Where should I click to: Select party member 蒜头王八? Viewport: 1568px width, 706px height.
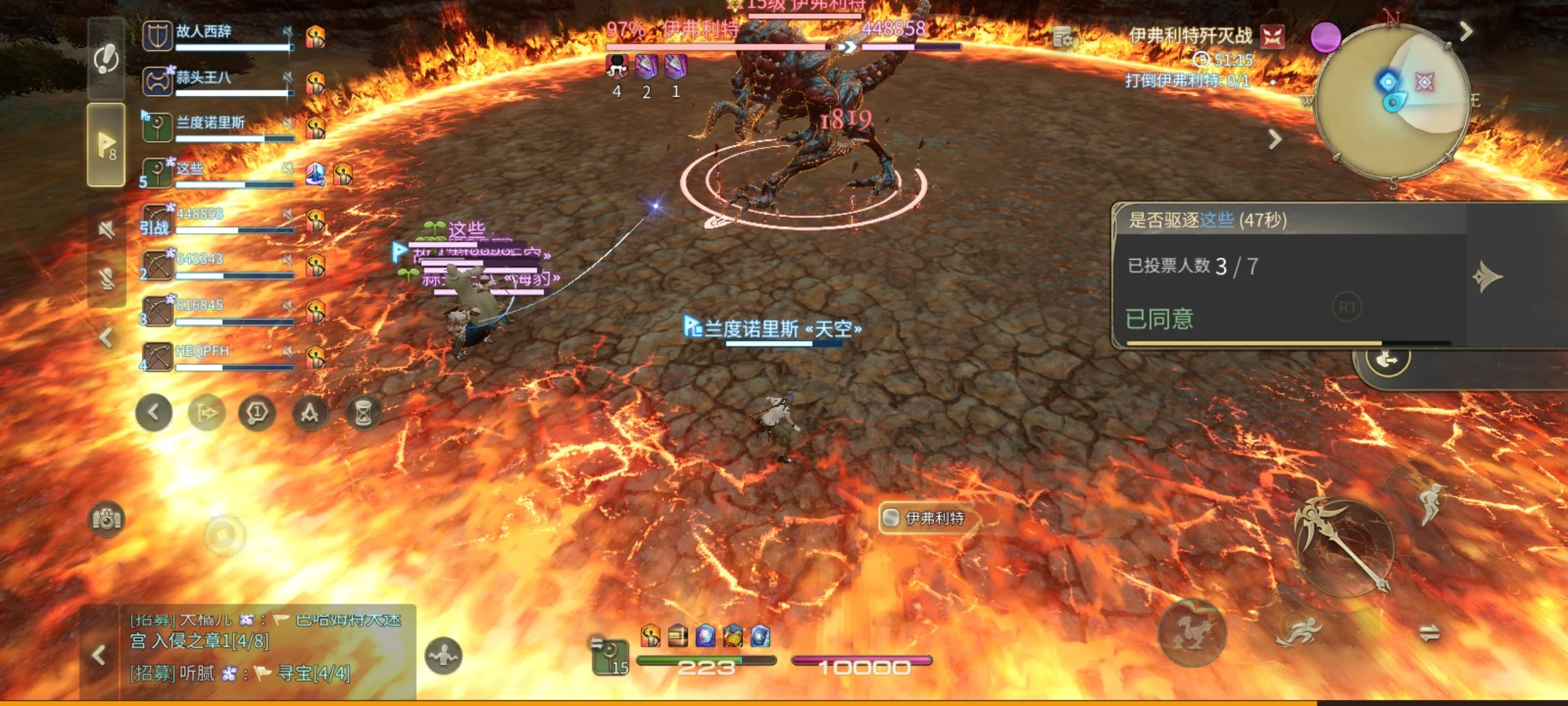pyautogui.click(x=216, y=82)
